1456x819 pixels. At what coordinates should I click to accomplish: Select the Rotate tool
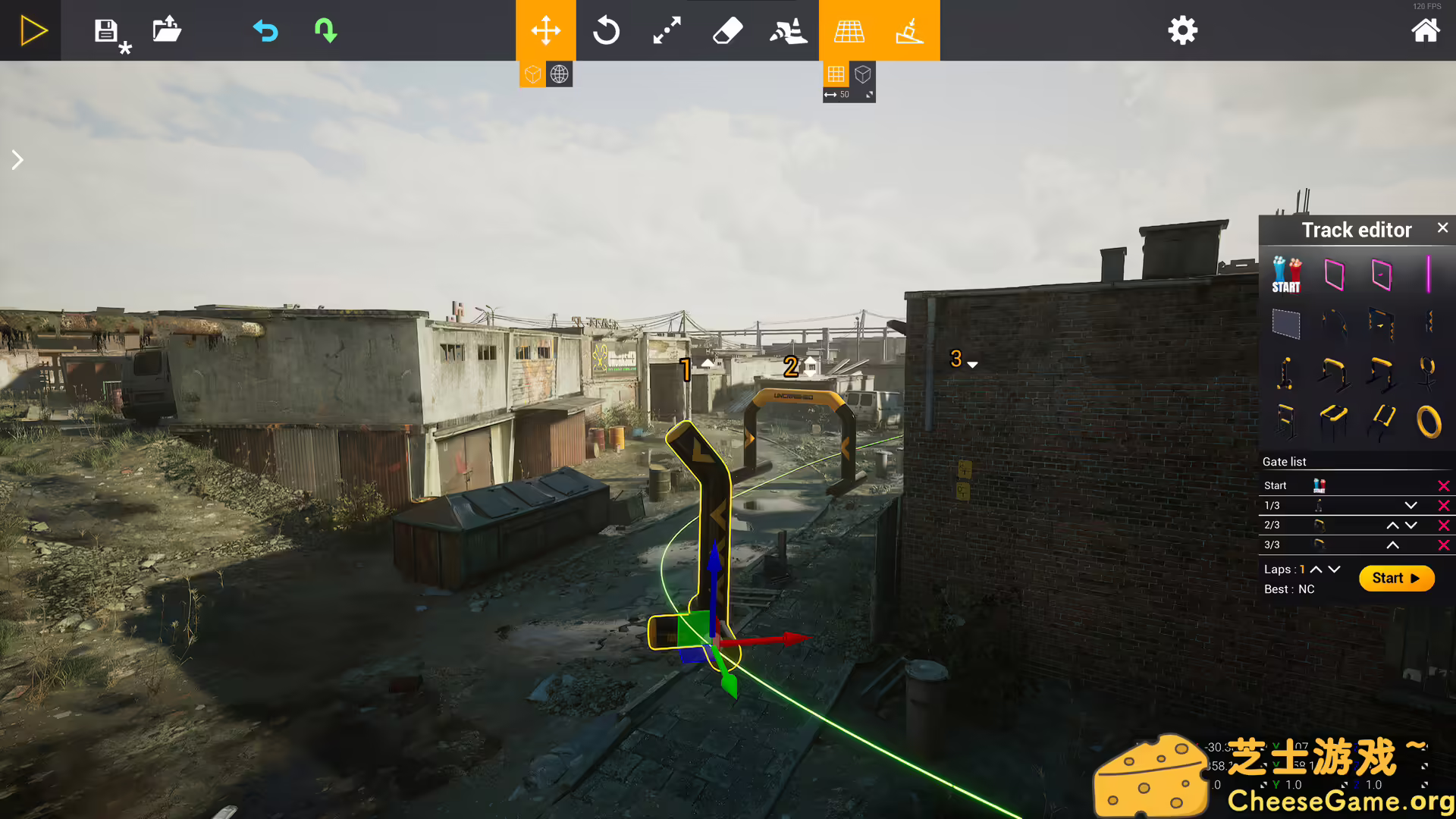point(606,30)
